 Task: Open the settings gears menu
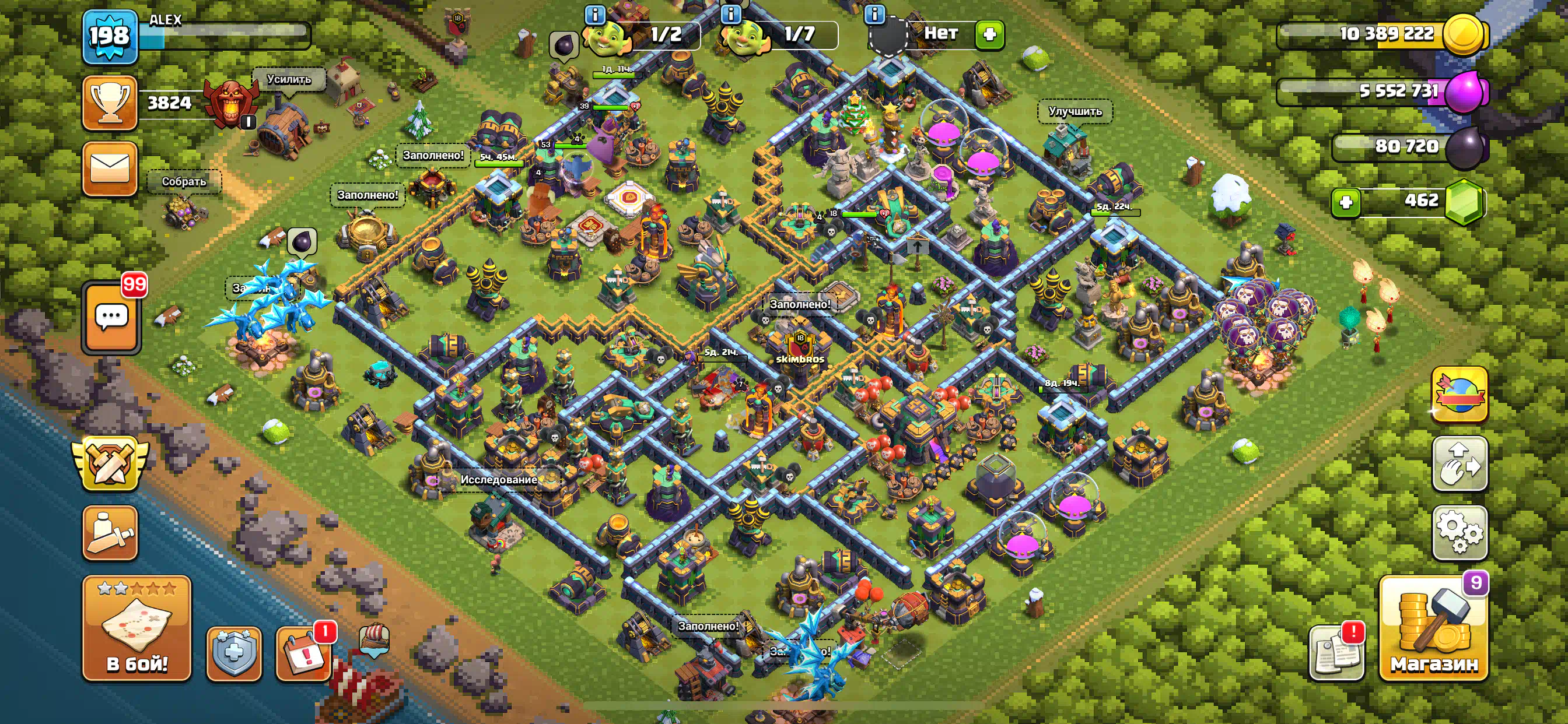pos(1459,532)
